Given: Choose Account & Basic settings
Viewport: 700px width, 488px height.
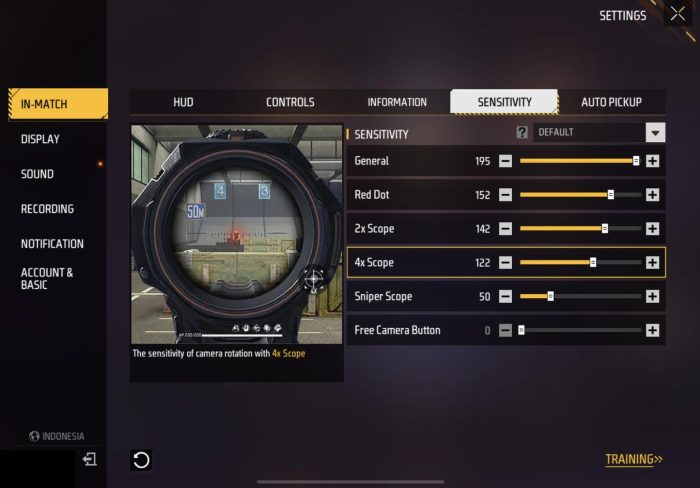Looking at the screenshot, I should (x=47, y=278).
